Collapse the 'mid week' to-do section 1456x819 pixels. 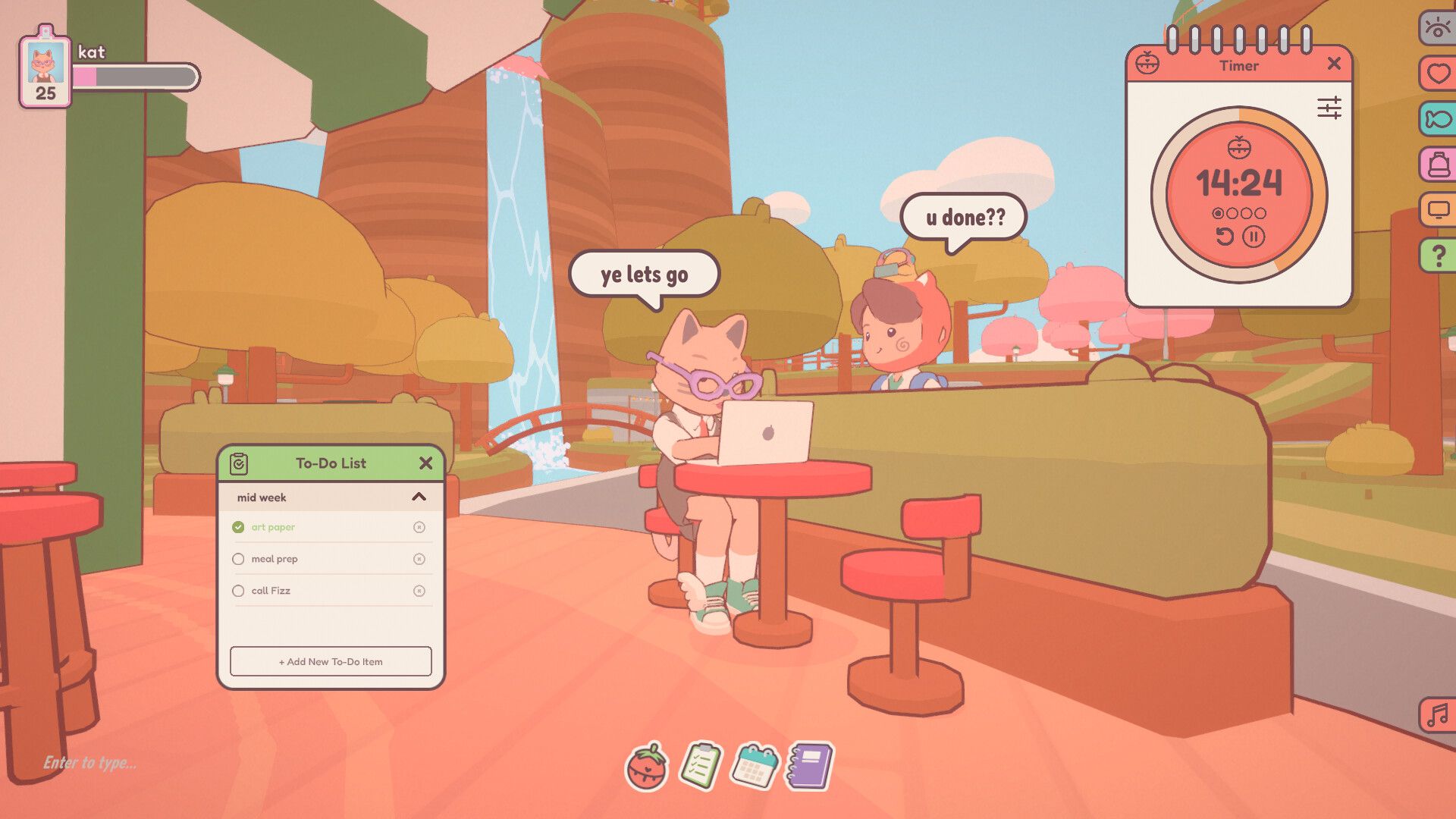pos(419,497)
